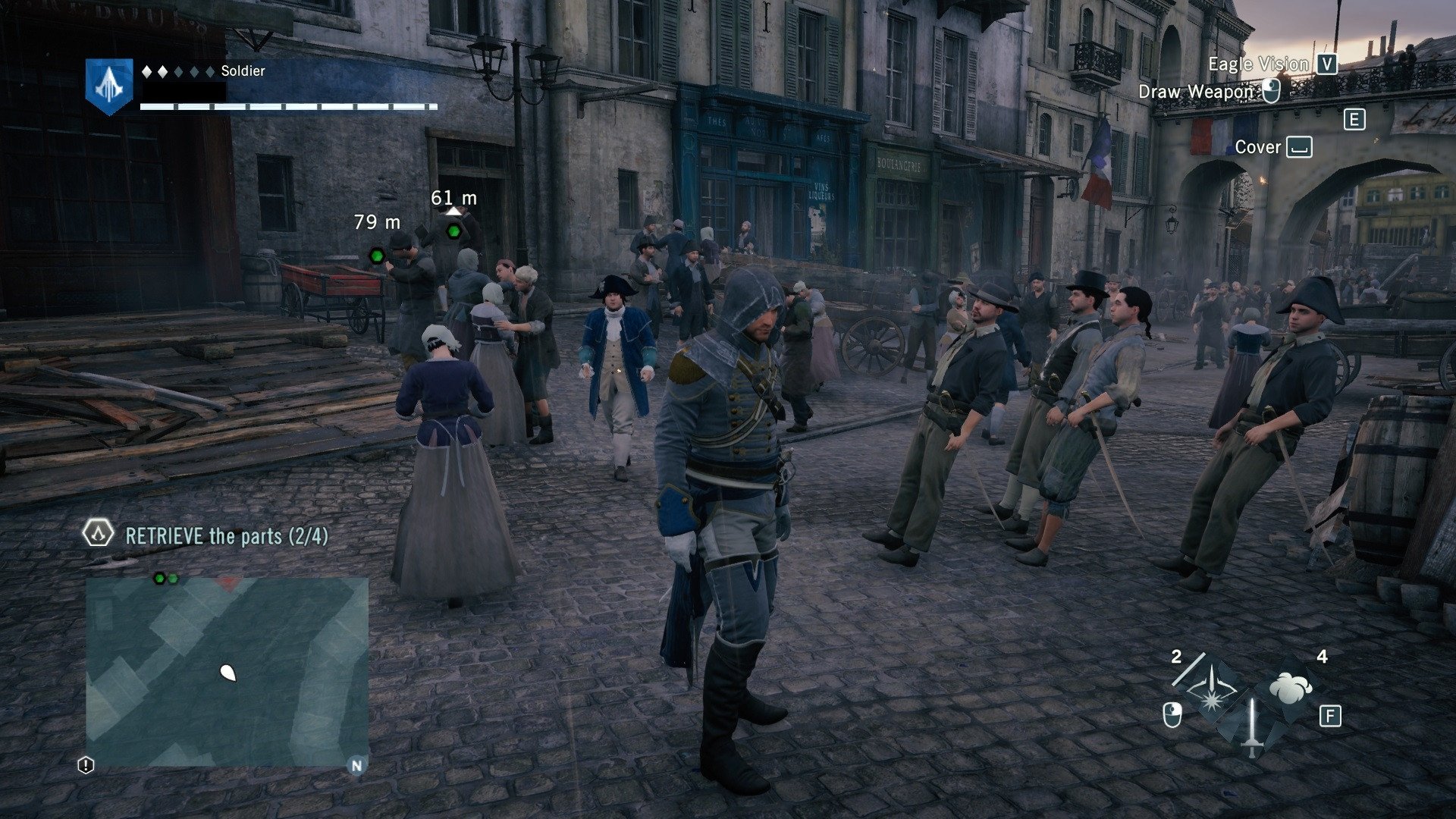This screenshot has height=819, width=1456.
Task: Select the phantom blade weapon icon
Action: click(1211, 691)
